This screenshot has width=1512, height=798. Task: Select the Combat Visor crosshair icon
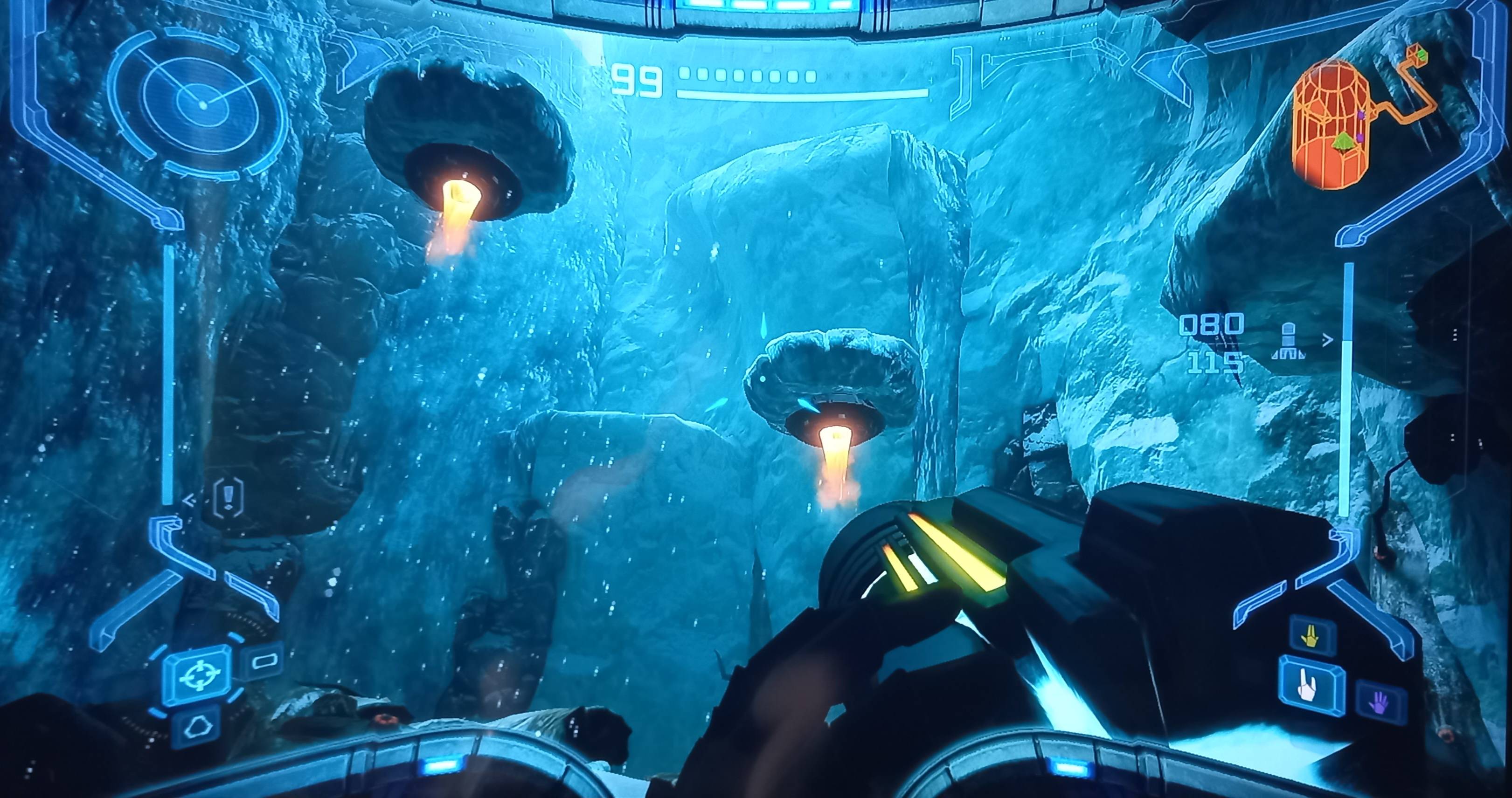tap(198, 675)
